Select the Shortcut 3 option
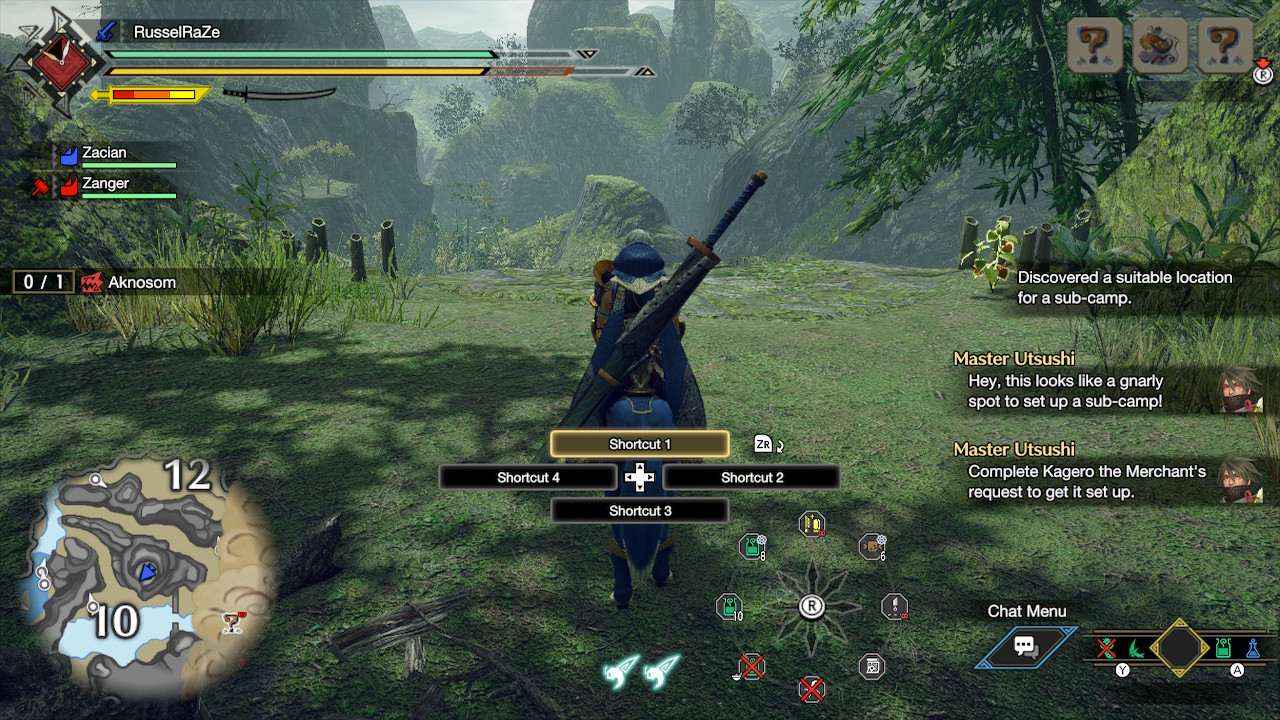This screenshot has width=1280, height=720. (x=639, y=511)
